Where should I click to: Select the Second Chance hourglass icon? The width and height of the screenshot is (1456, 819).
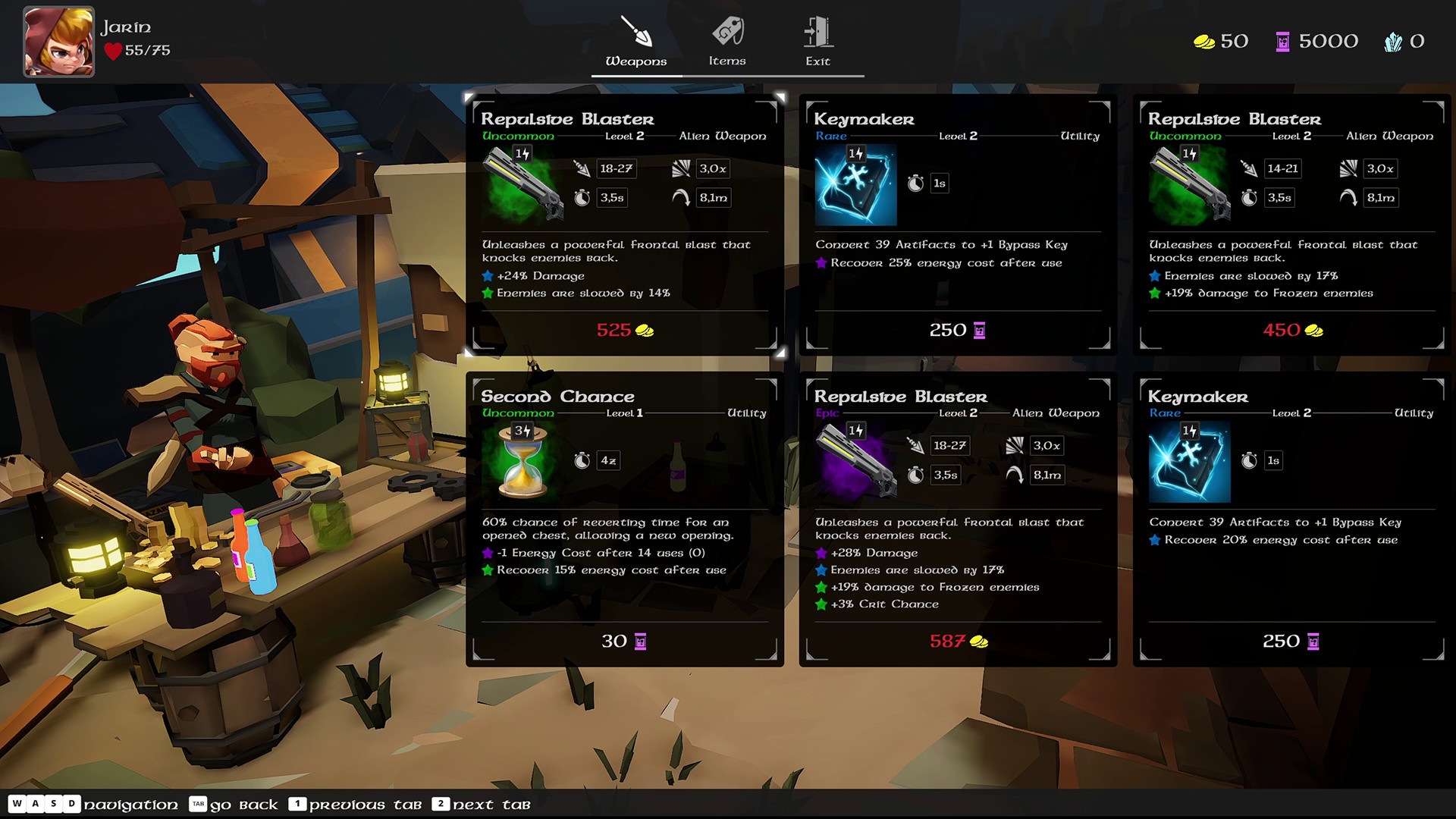point(523,461)
